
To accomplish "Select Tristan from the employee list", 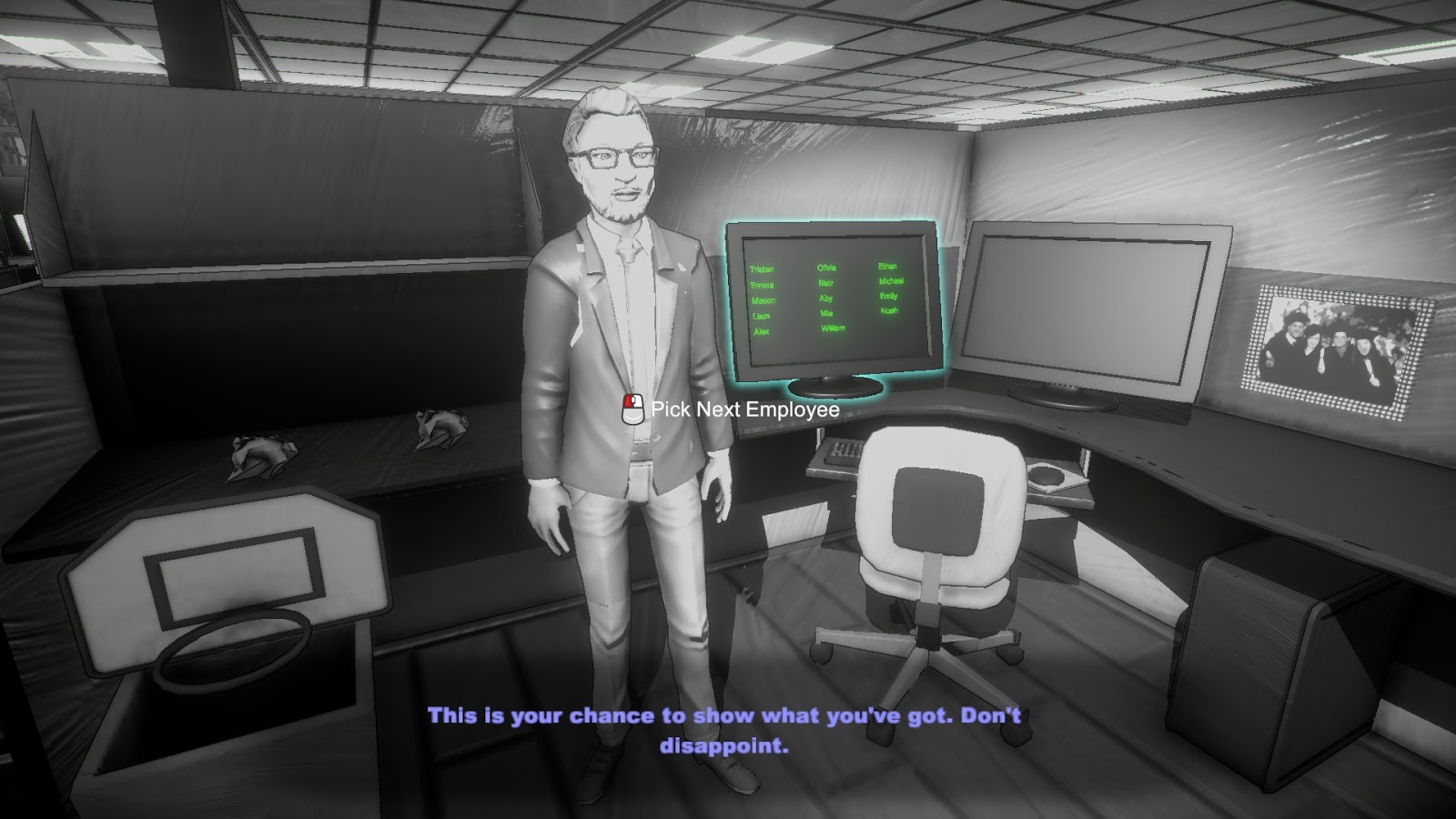I will point(763,268).
